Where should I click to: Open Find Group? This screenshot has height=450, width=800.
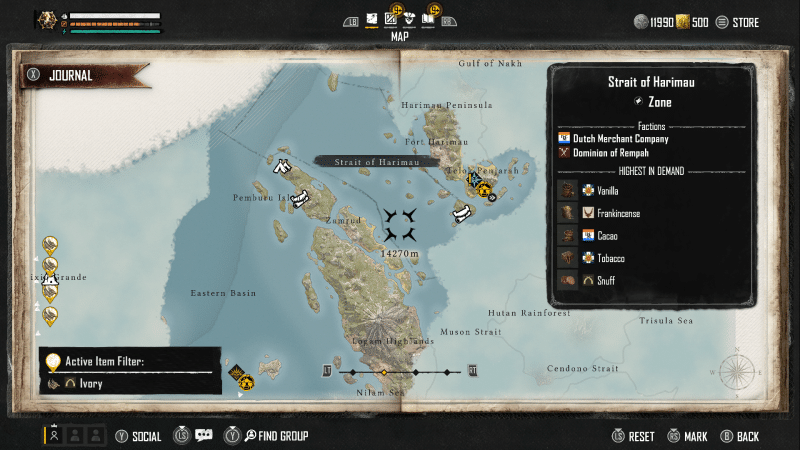click(275, 436)
